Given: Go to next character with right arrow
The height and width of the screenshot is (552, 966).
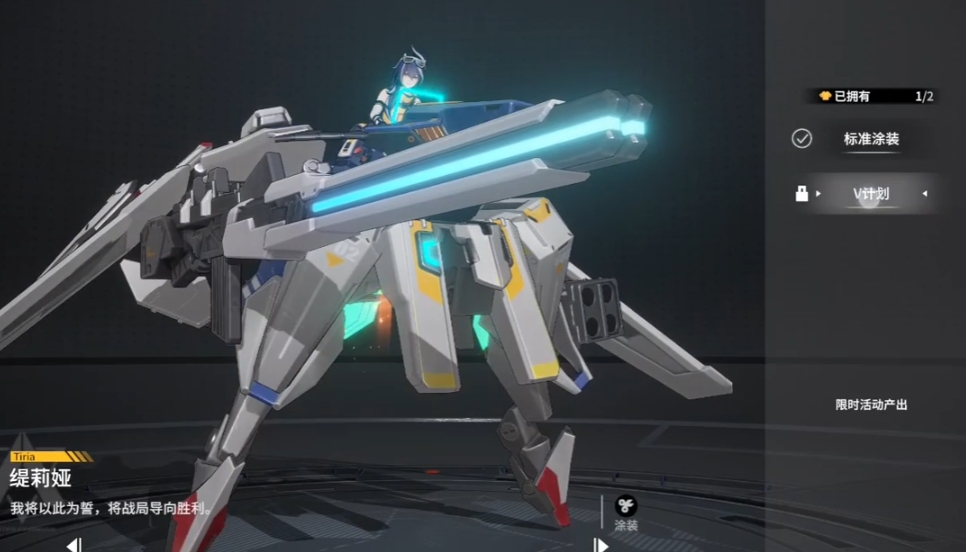Looking at the screenshot, I should coord(600,545).
